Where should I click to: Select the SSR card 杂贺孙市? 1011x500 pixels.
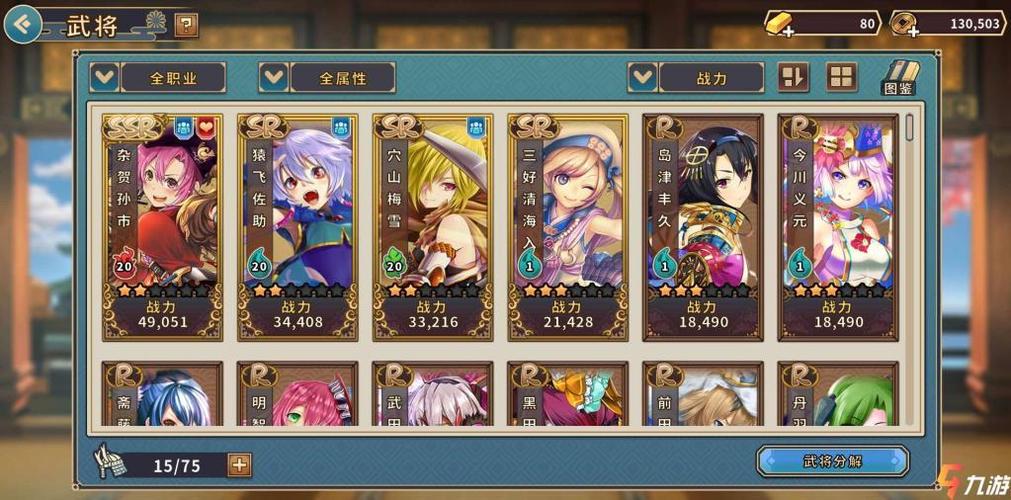pyautogui.click(x=162, y=226)
